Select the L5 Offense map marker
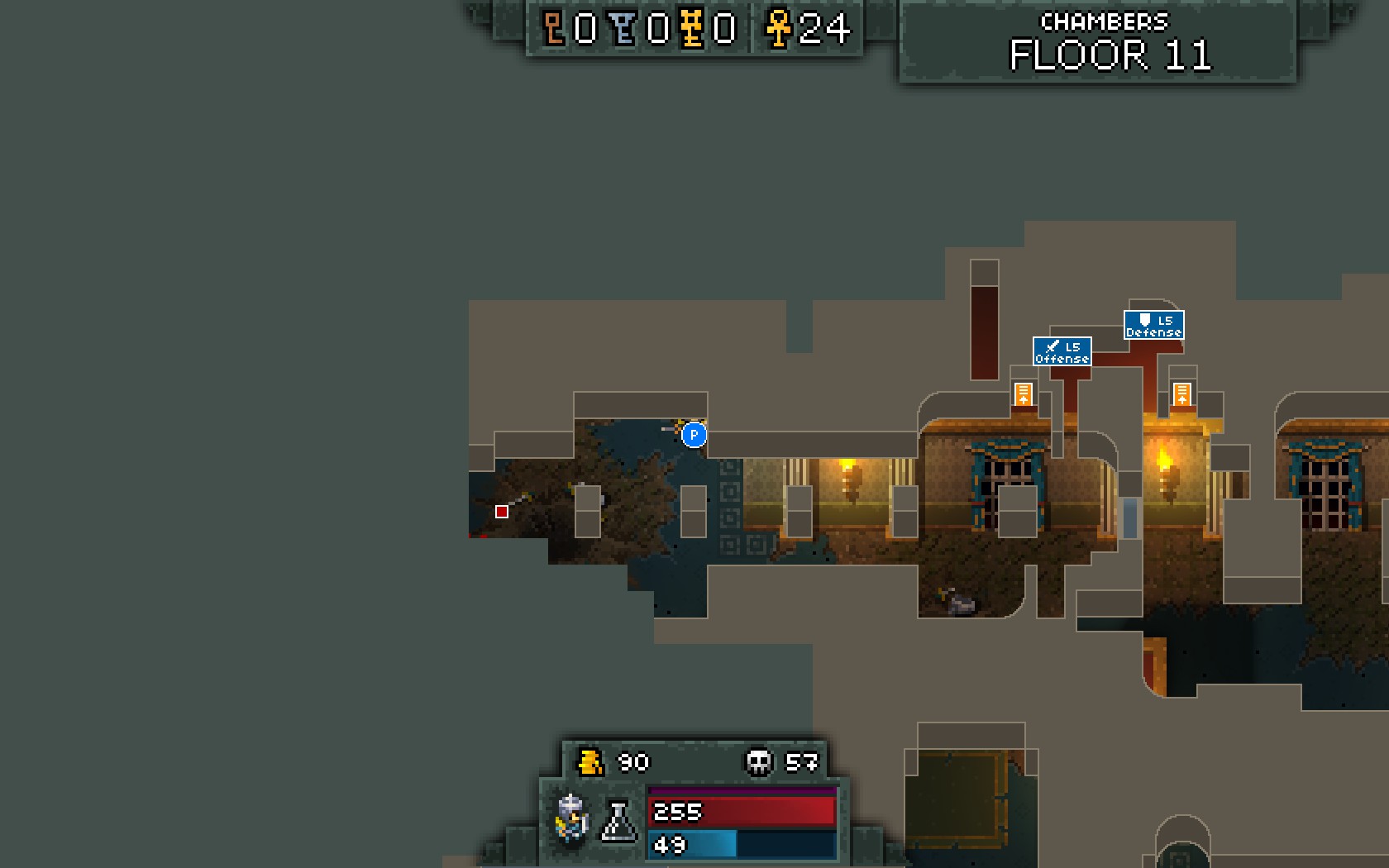This screenshot has height=868, width=1389. pos(1062,351)
